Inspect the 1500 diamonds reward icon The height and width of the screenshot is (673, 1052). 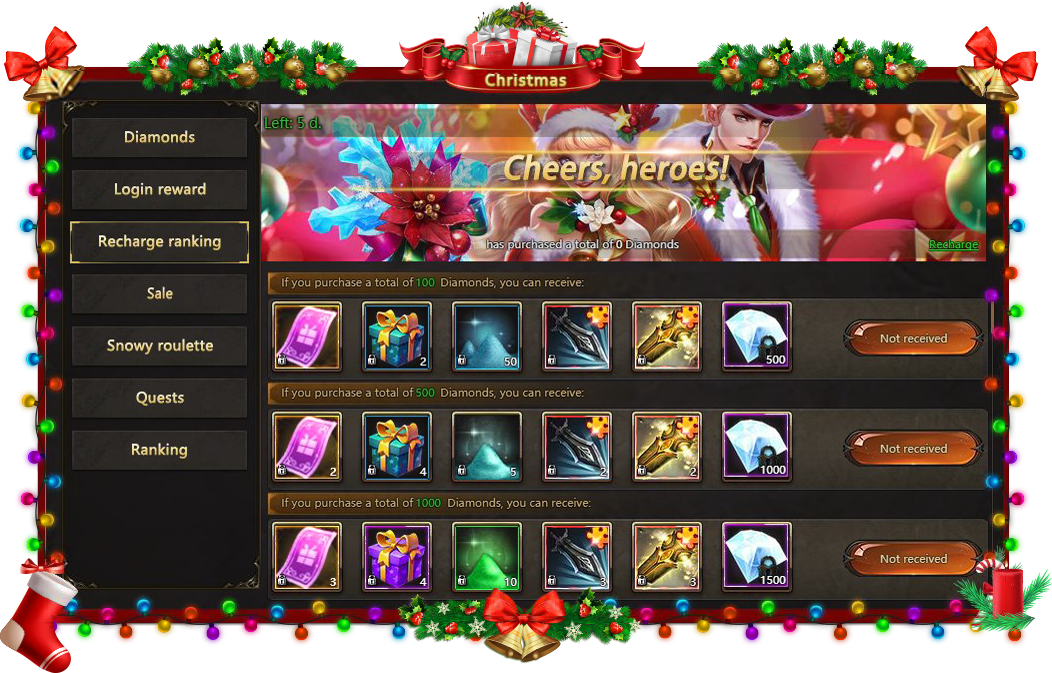click(x=757, y=556)
